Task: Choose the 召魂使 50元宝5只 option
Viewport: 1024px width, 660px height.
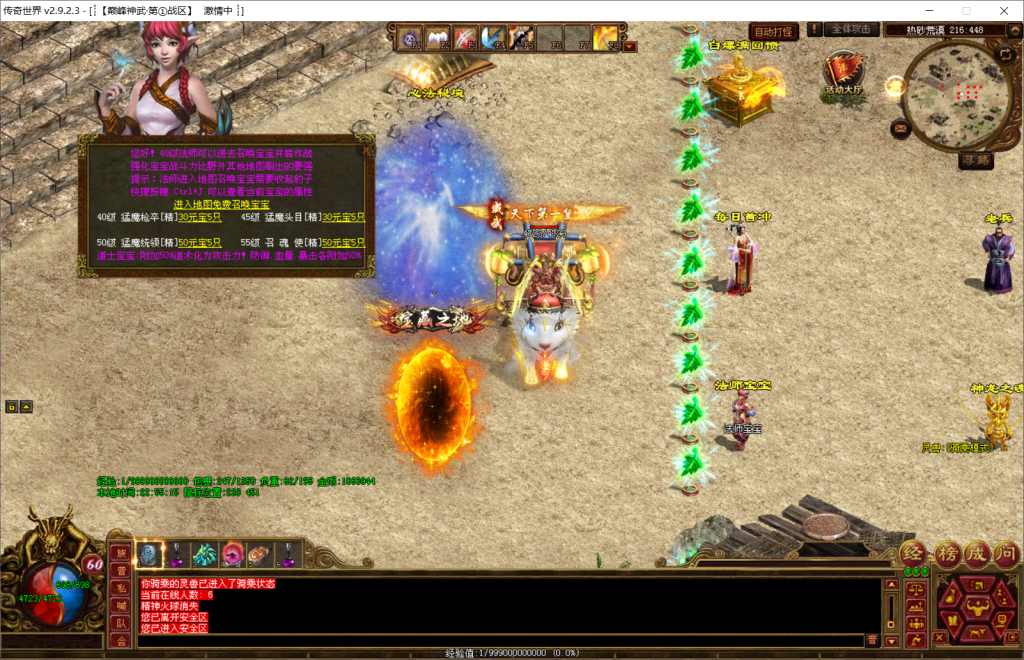Action: coord(343,242)
